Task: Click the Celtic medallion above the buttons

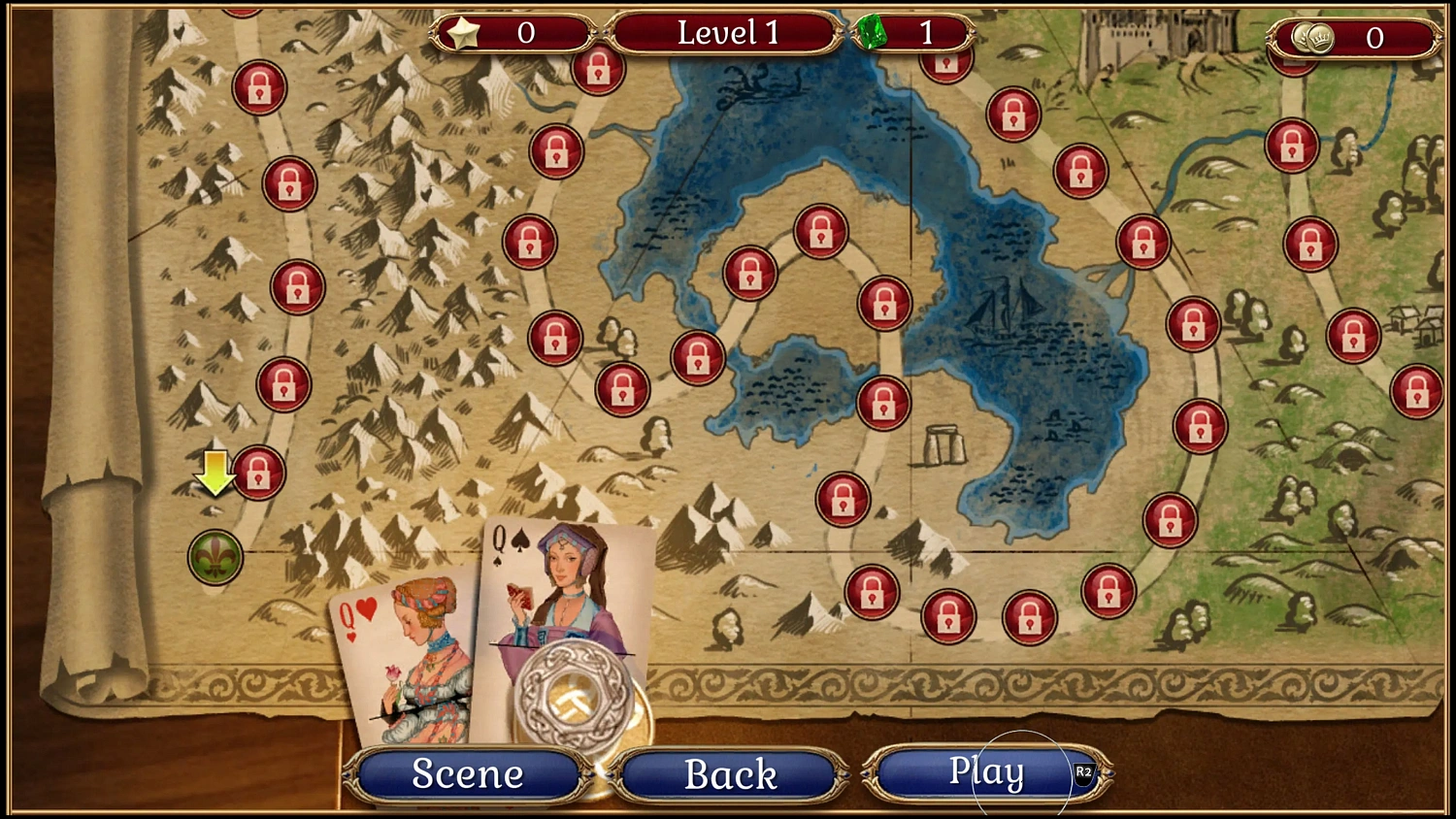Action: pos(575,697)
